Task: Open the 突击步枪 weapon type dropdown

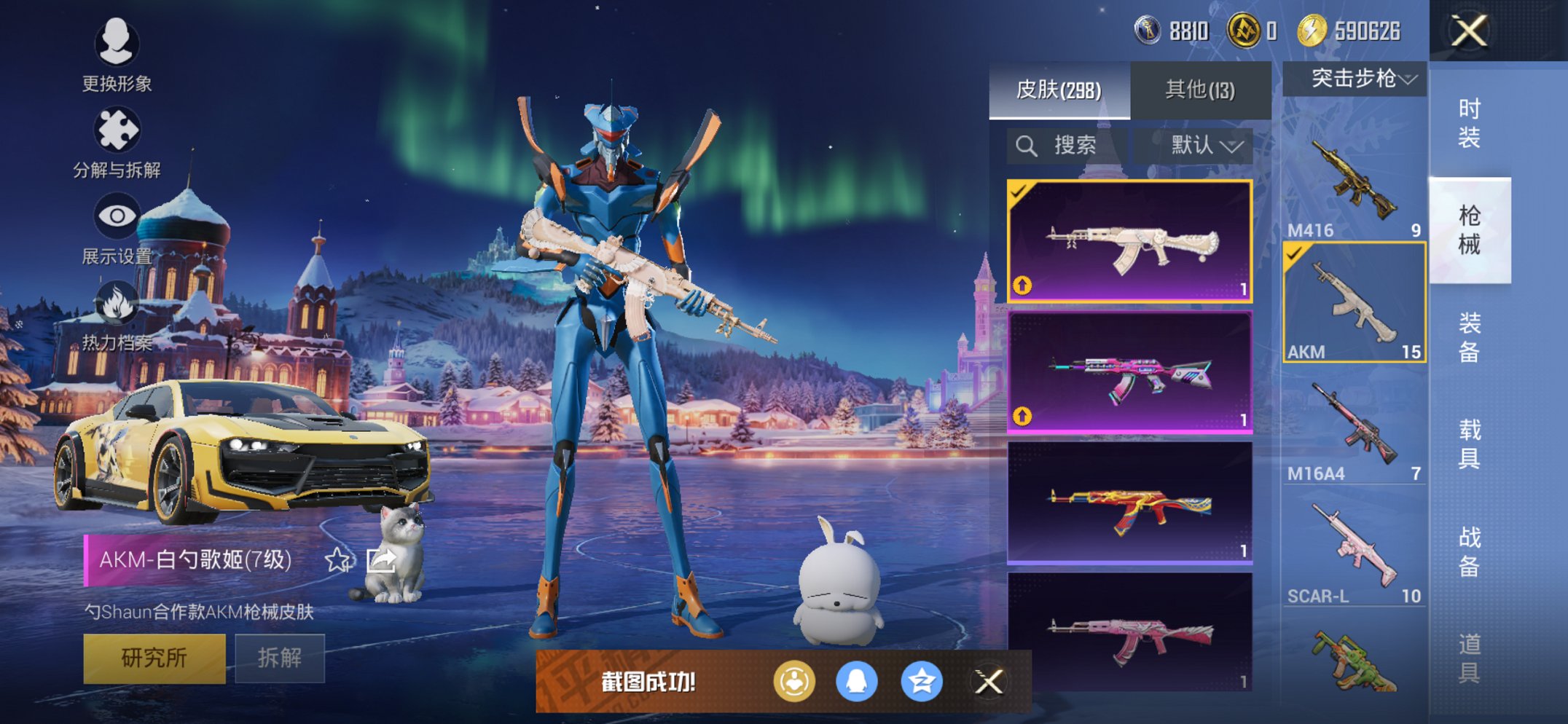Action: [x=1355, y=78]
